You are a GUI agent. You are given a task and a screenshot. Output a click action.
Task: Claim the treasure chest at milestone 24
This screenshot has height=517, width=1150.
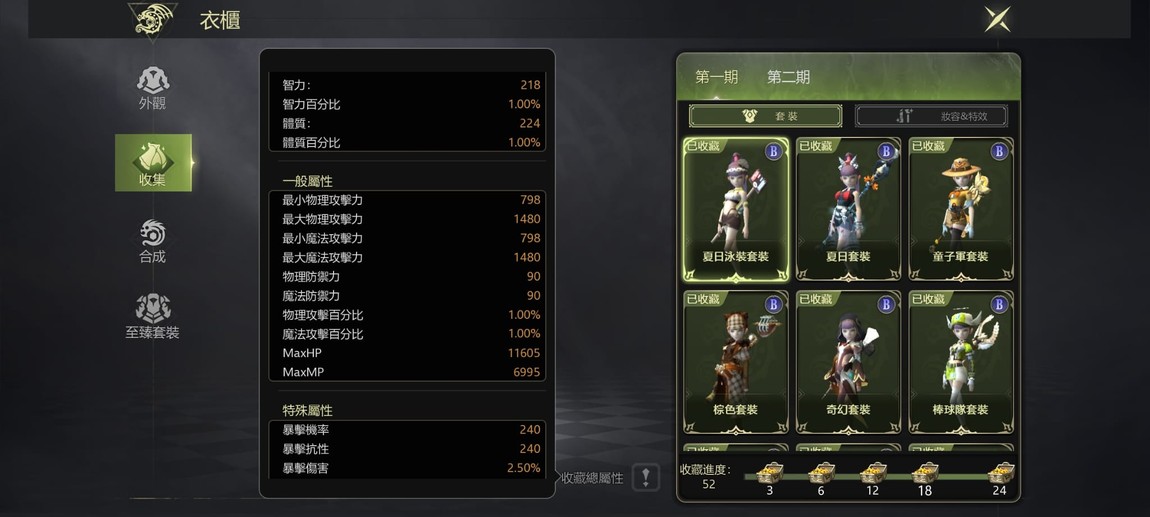[x=999, y=474]
